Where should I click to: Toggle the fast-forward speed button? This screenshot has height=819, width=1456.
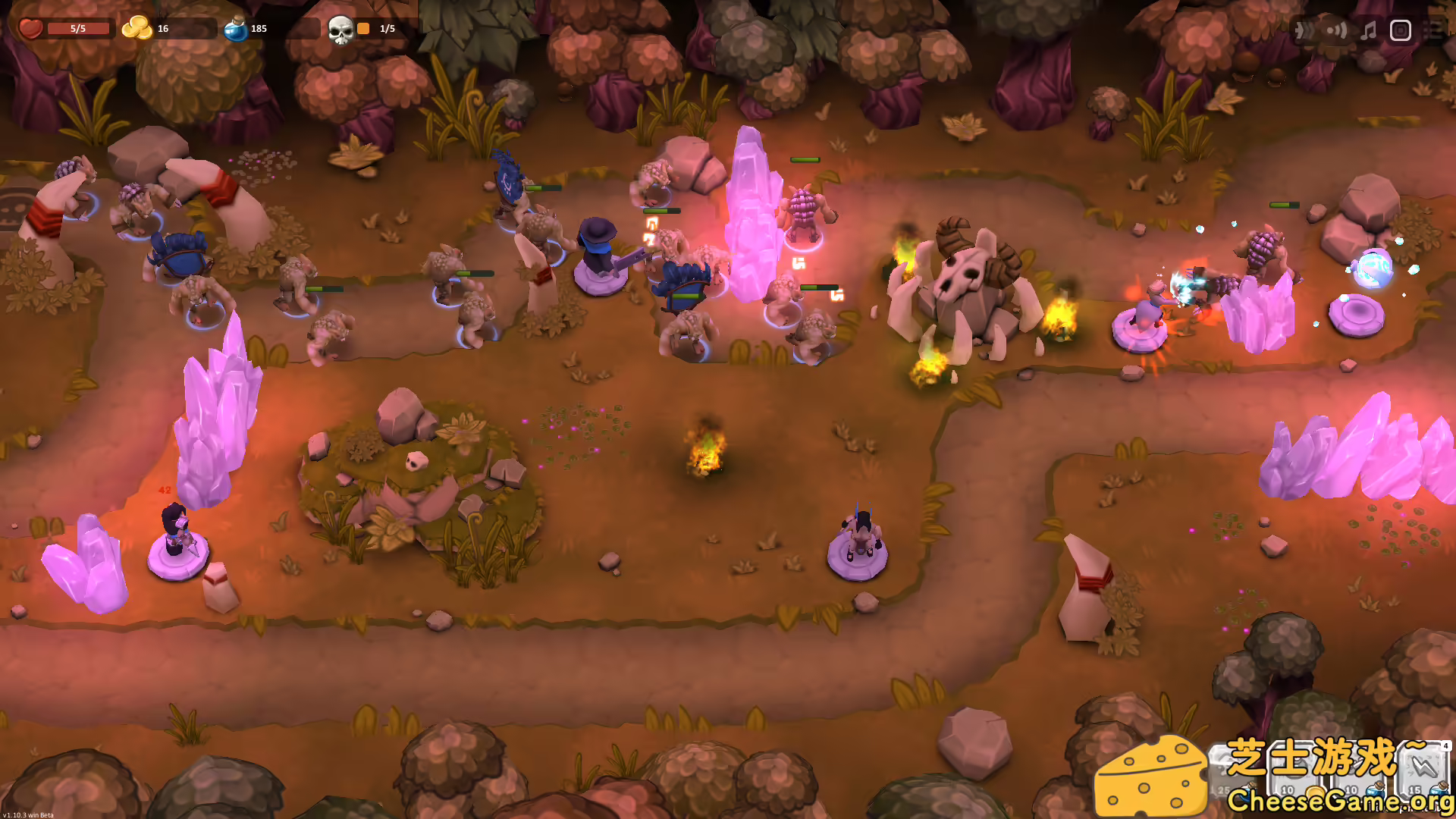tap(1304, 30)
